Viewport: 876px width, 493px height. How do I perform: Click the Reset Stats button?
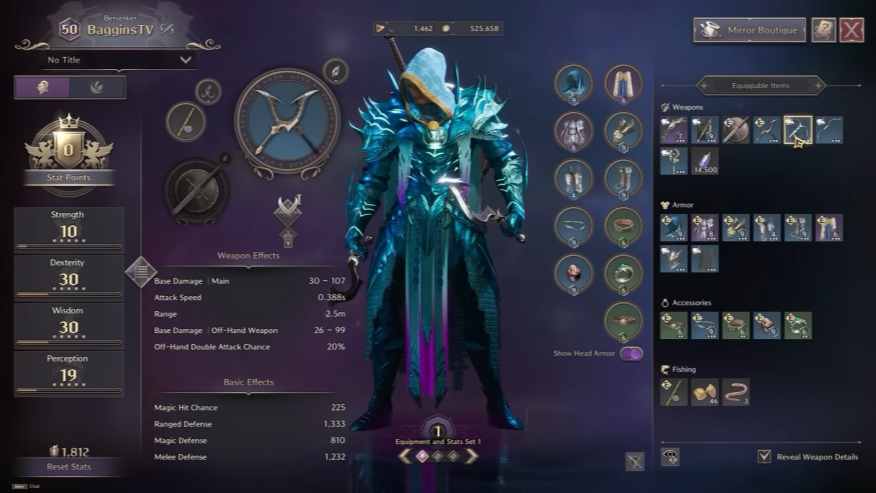(68, 467)
